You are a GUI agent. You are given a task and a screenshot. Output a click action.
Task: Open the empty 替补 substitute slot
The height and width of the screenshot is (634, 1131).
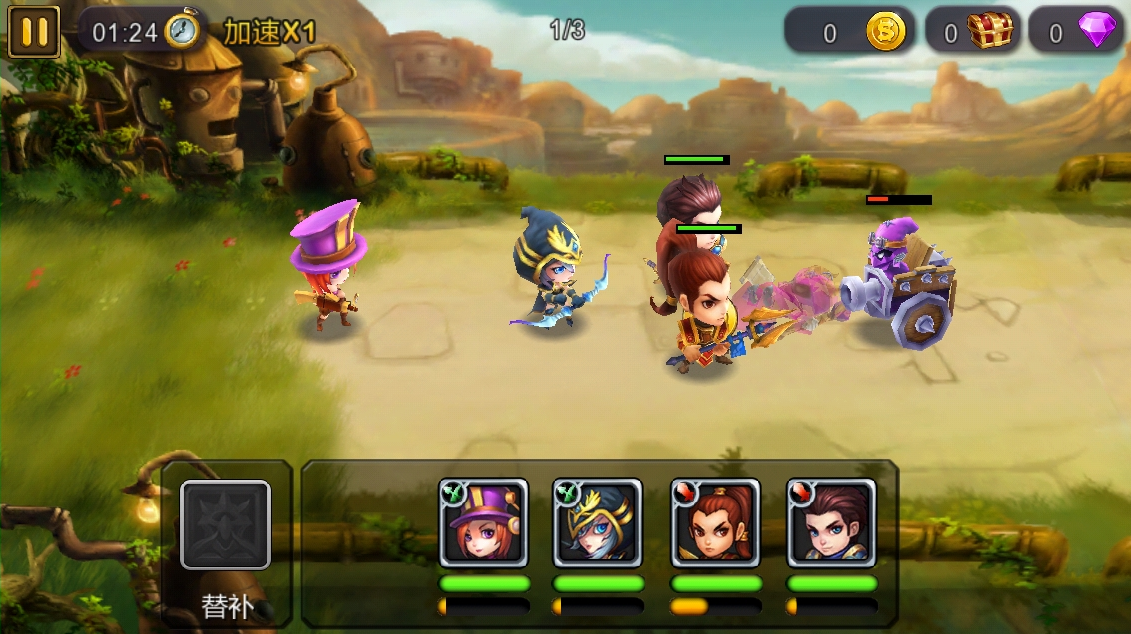coord(225,525)
